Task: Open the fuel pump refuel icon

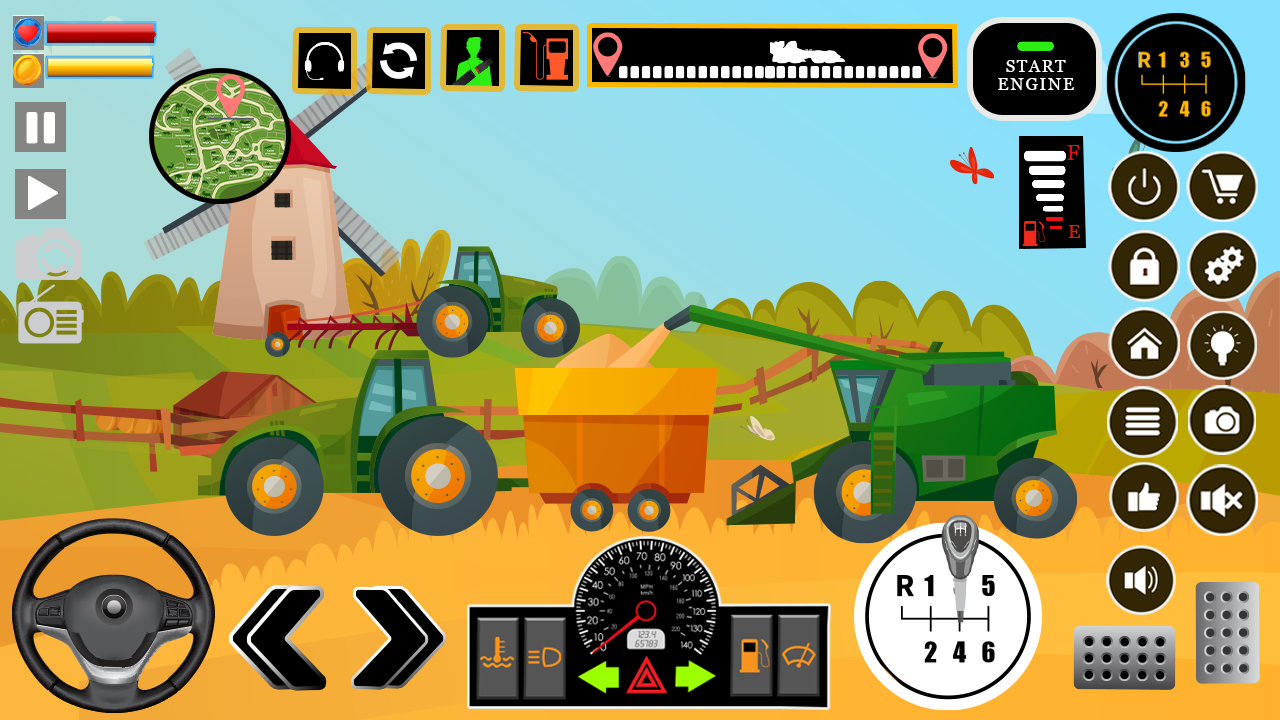Action: 548,60
